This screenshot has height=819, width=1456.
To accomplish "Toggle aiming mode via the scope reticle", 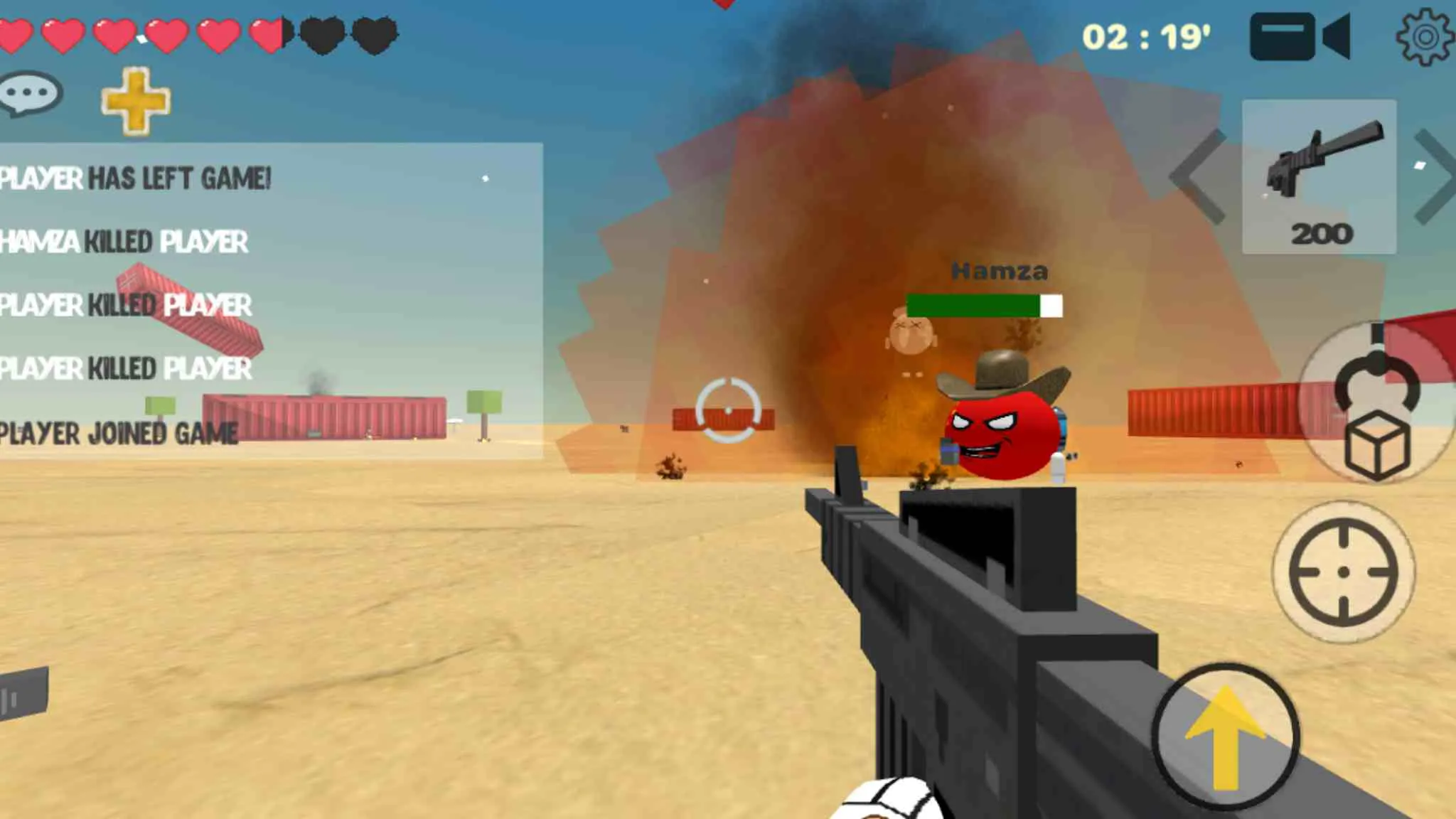I will 1344,572.
